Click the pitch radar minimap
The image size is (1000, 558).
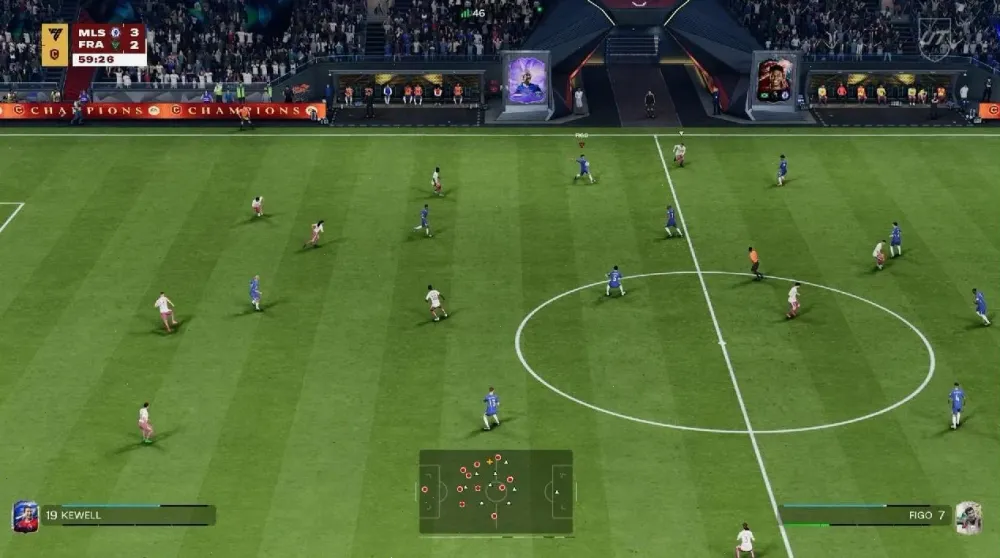496,491
